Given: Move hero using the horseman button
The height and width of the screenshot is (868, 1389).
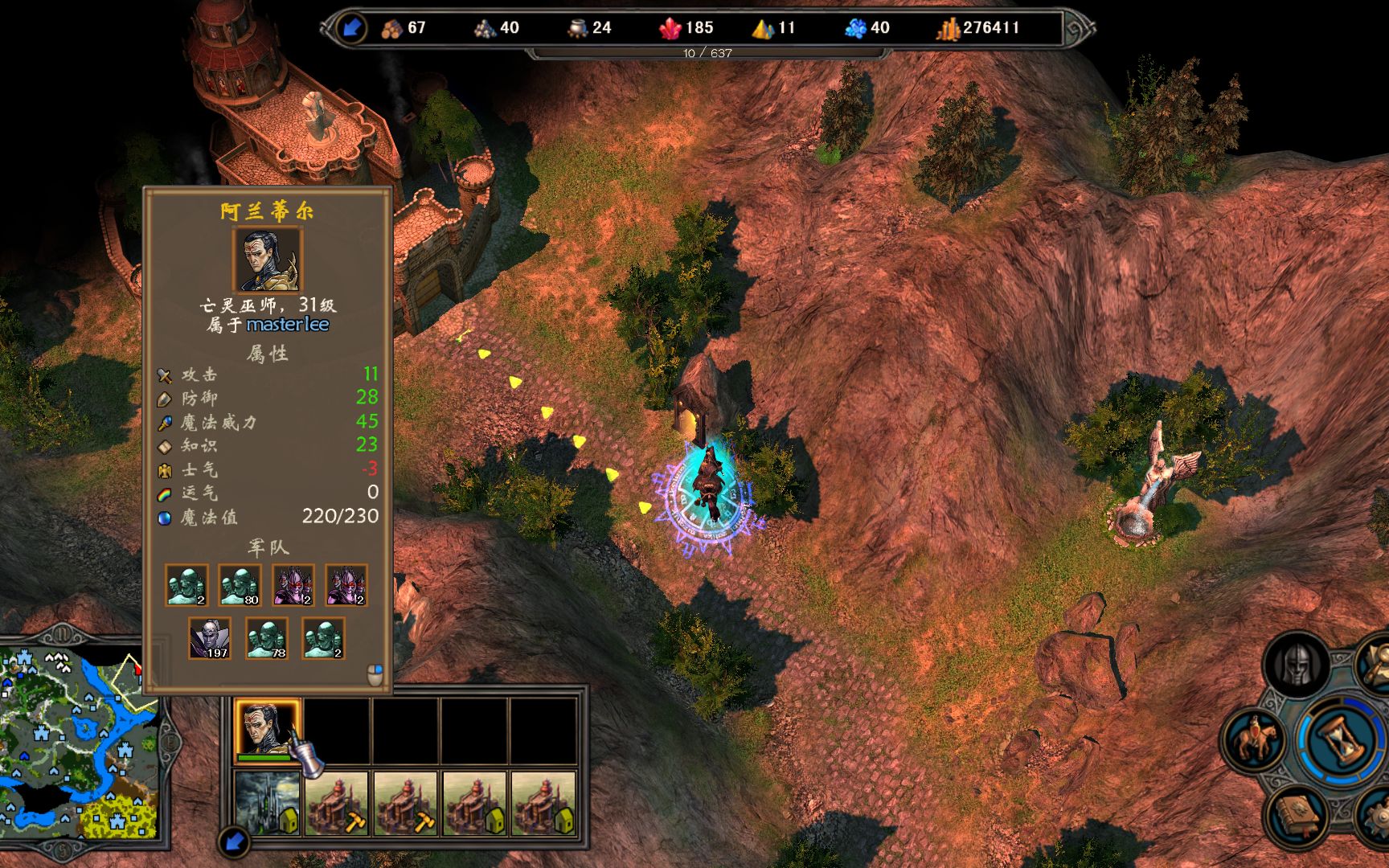Looking at the screenshot, I should (1254, 738).
